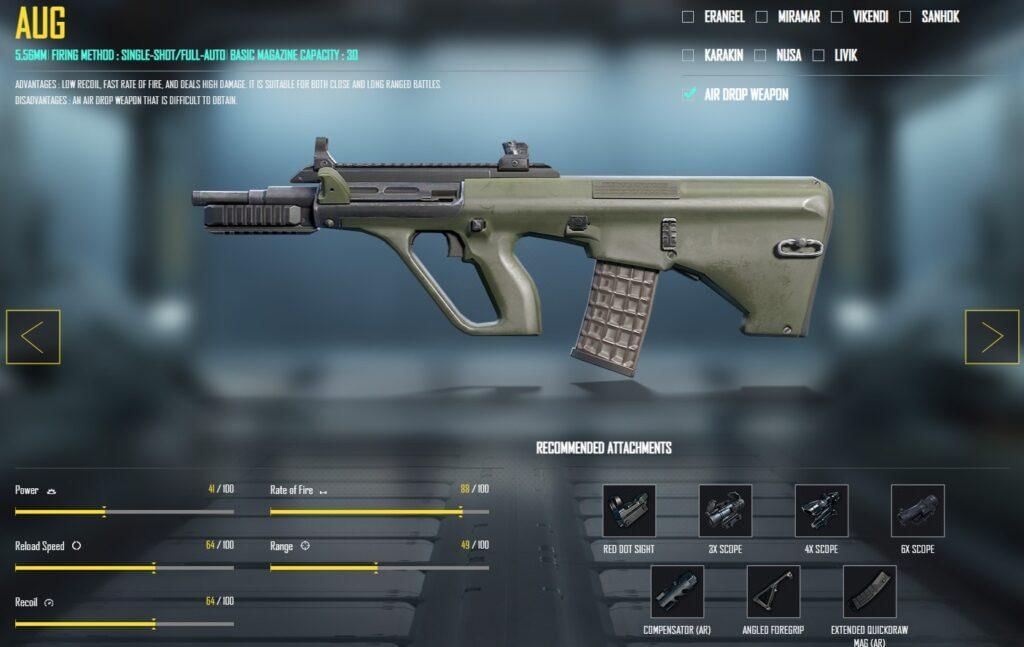
Task: Uncheck the Air Drop Weapon checkbox
Action: (x=689, y=94)
